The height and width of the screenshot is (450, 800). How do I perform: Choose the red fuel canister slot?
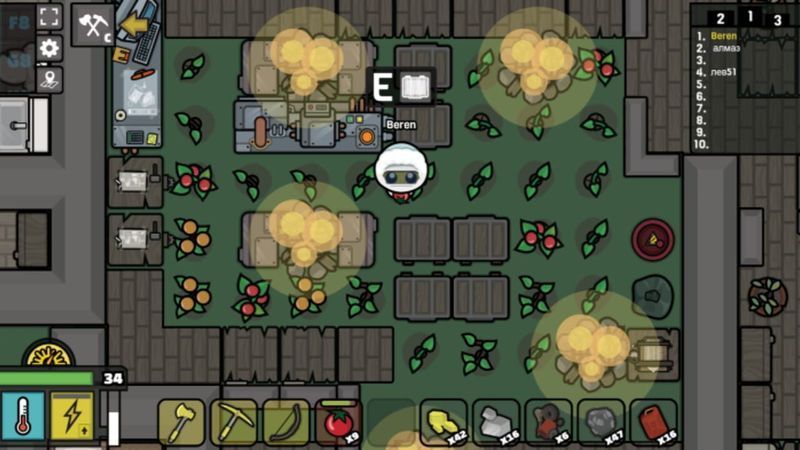click(655, 422)
